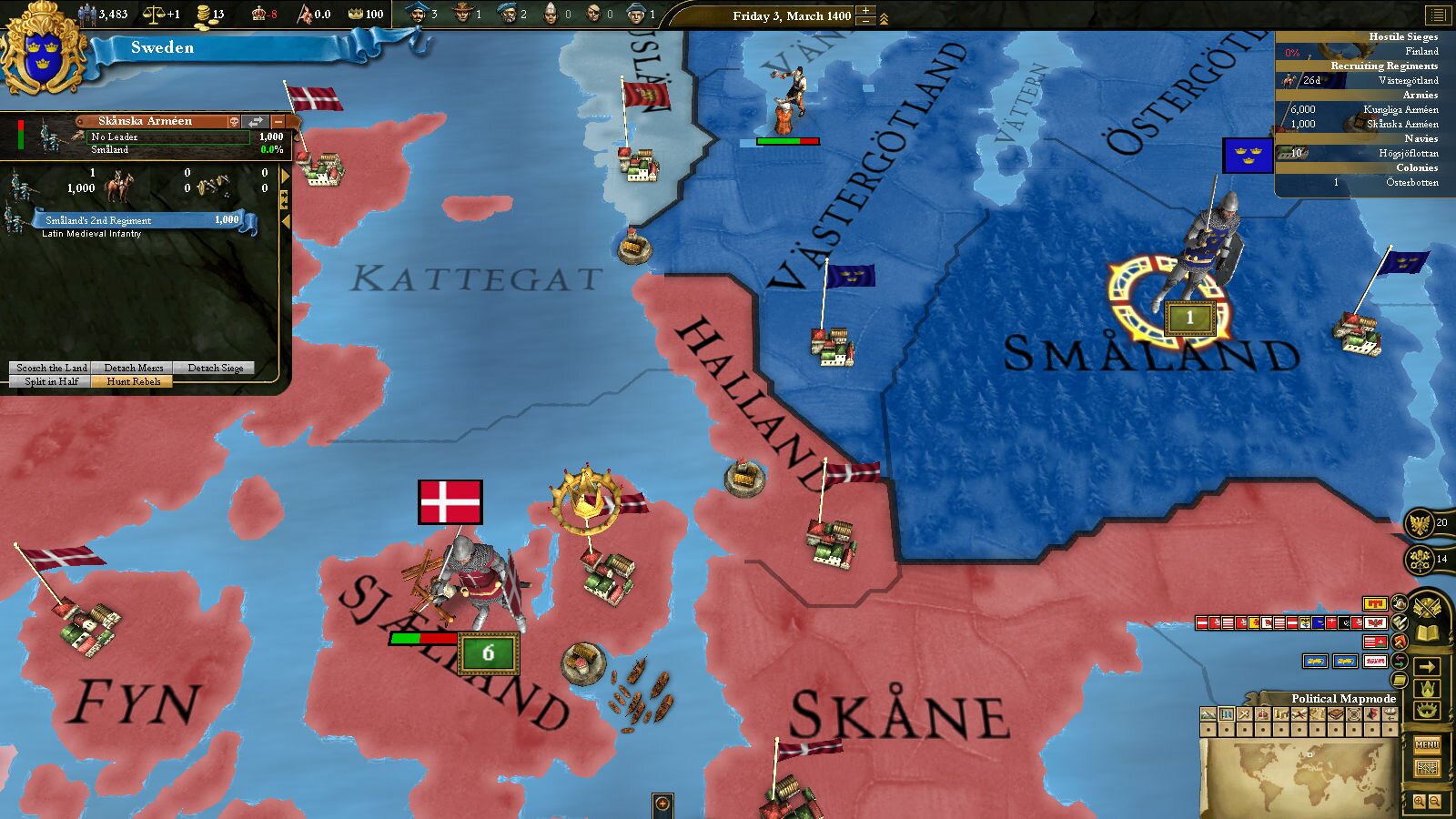Open the menu icon in the top-right corner

pos(1441,14)
